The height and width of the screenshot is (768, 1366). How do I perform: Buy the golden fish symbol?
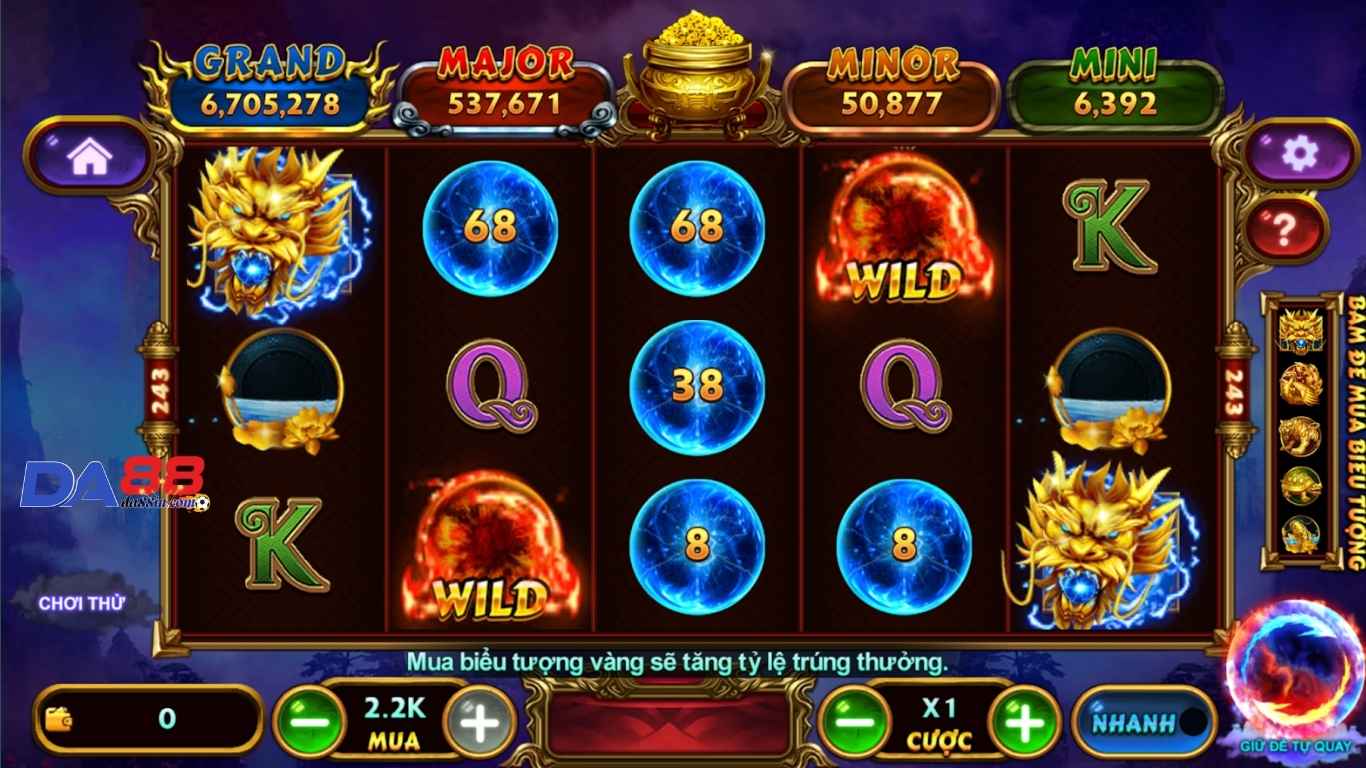click(1301, 536)
